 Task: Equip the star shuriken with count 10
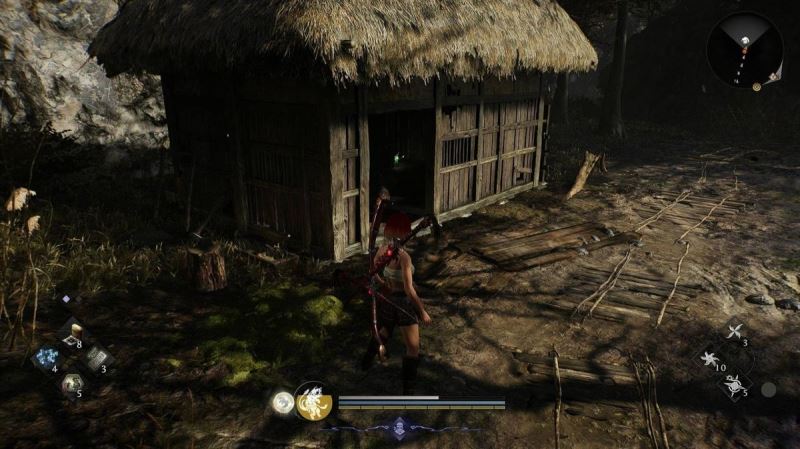click(711, 358)
